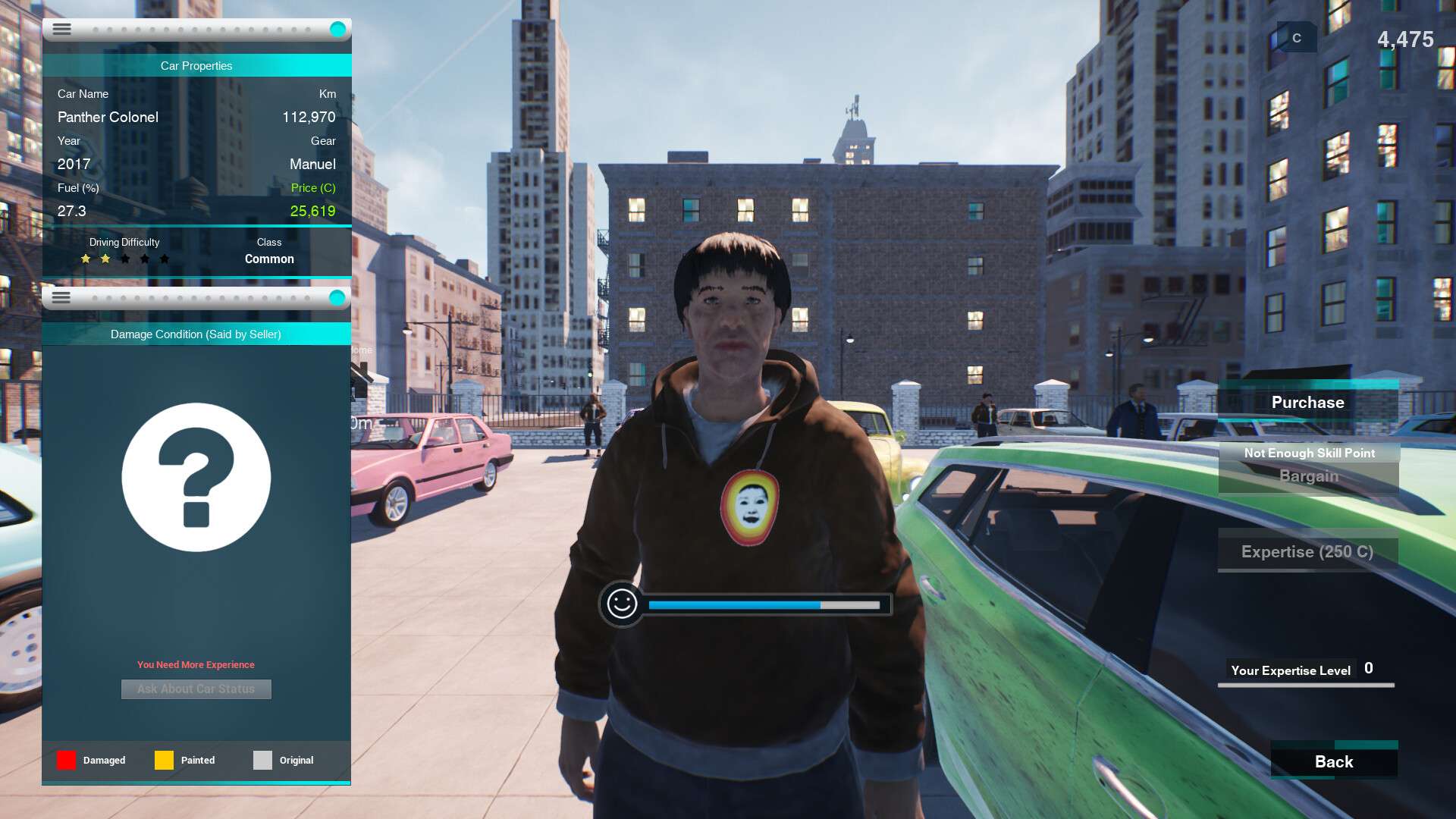Open the Damage Condition panel menu icon
Screen dimensions: 1456x819
(x=61, y=297)
